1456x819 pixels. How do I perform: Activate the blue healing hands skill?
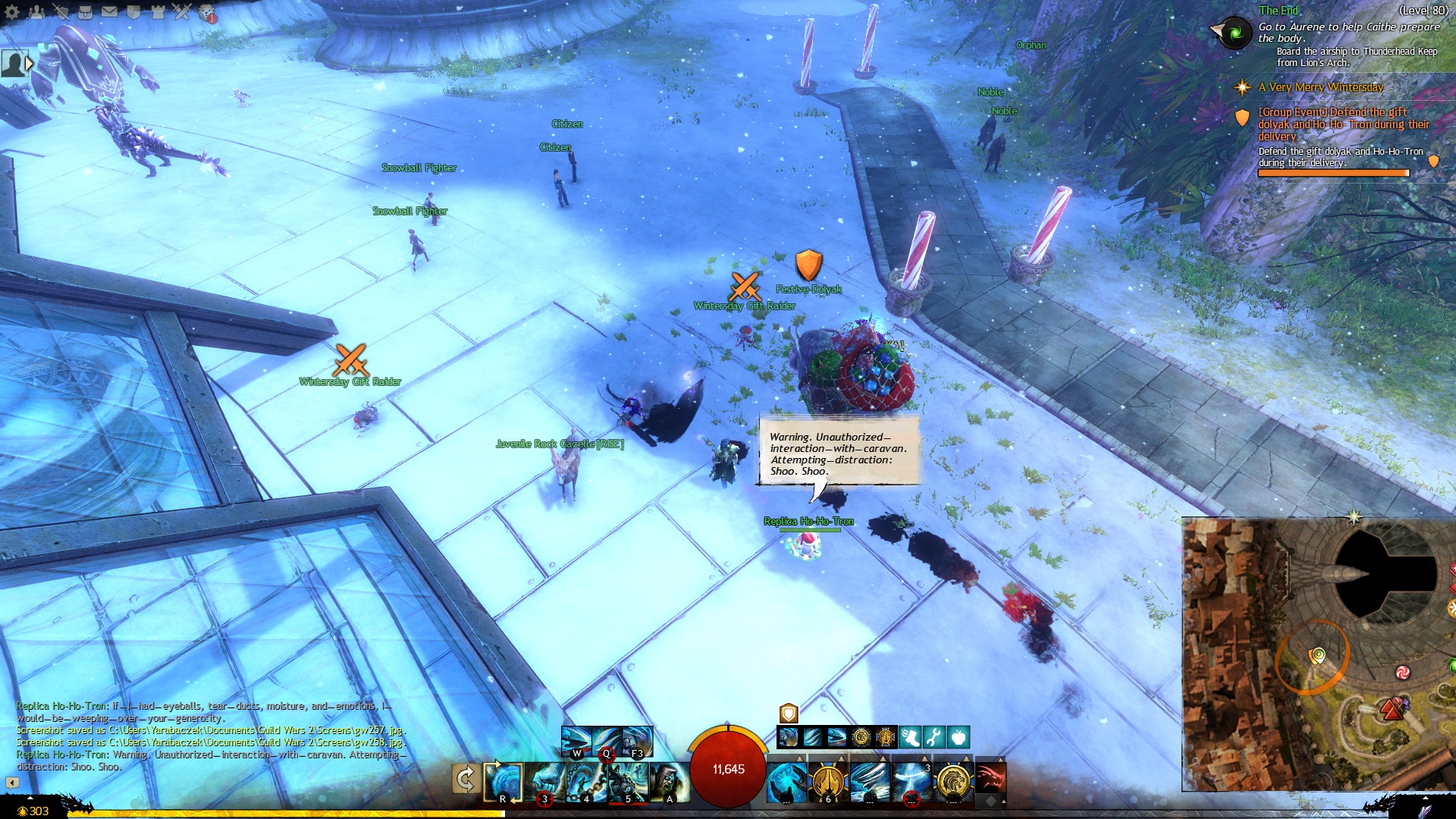[x=786, y=781]
